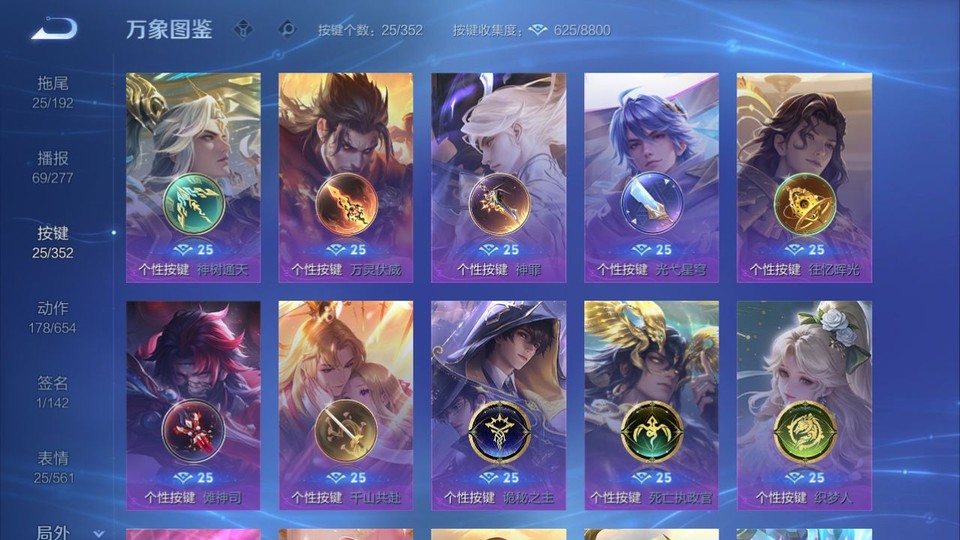Image resolution: width=960 pixels, height=540 pixels.
Task: Open the 签名 tab
Action: [53, 391]
